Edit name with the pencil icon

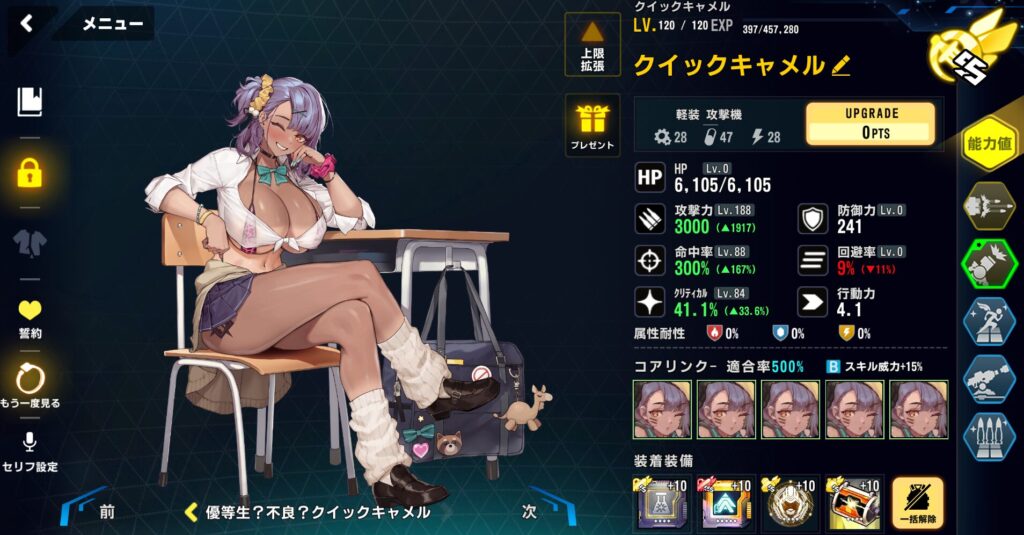click(841, 66)
